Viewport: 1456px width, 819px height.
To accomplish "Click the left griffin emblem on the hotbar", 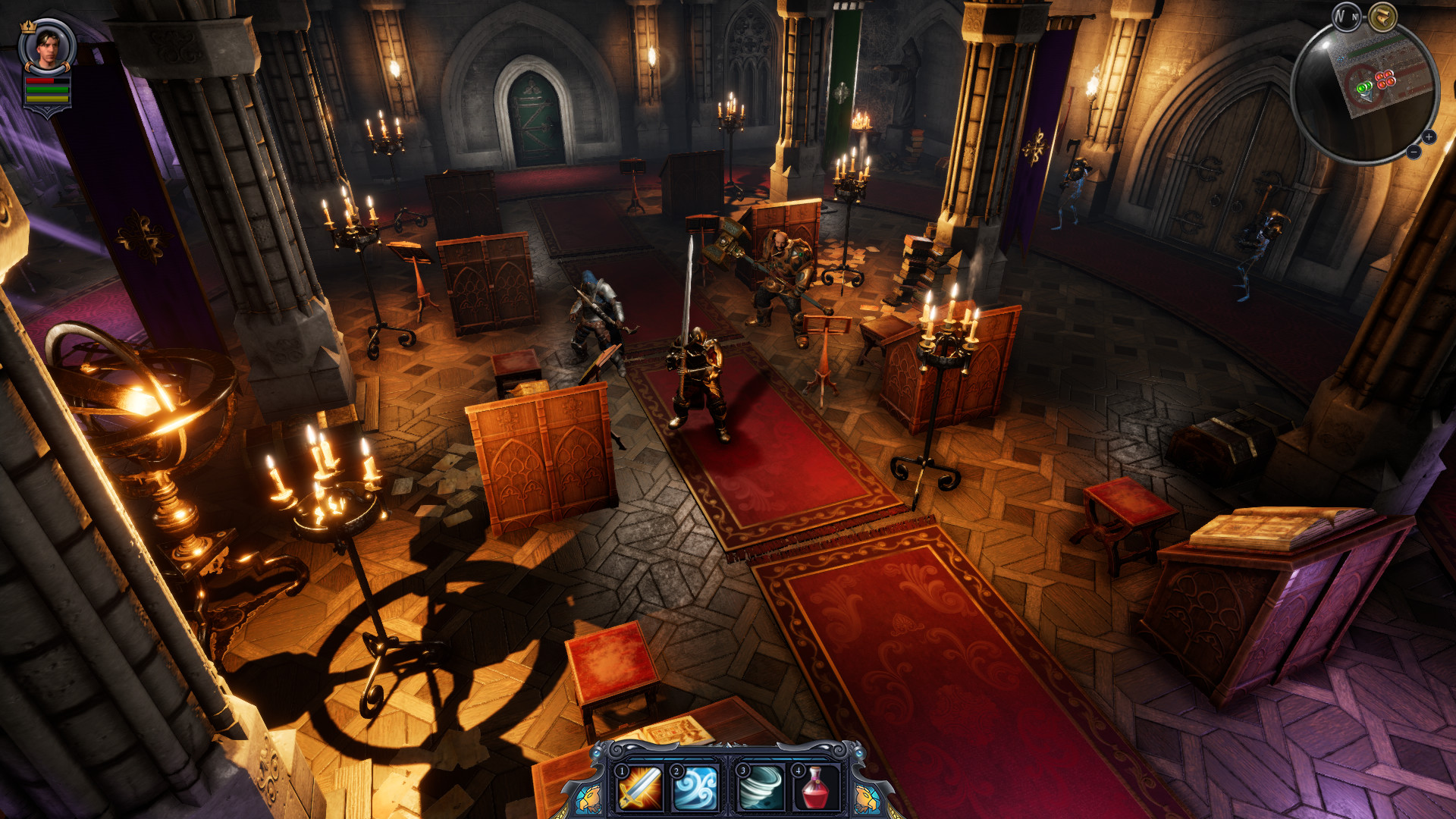I will click(x=588, y=796).
